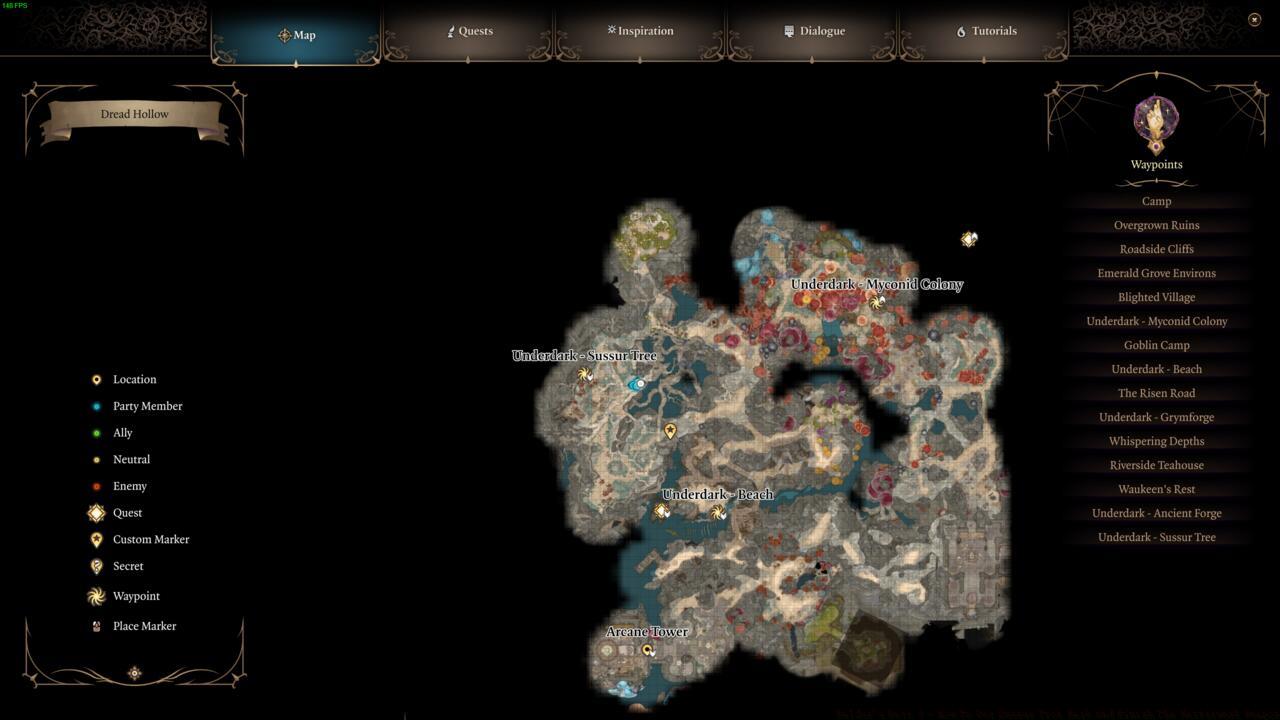Select Camp from the fast travel list
Viewport: 1280px width, 720px height.
coord(1156,201)
